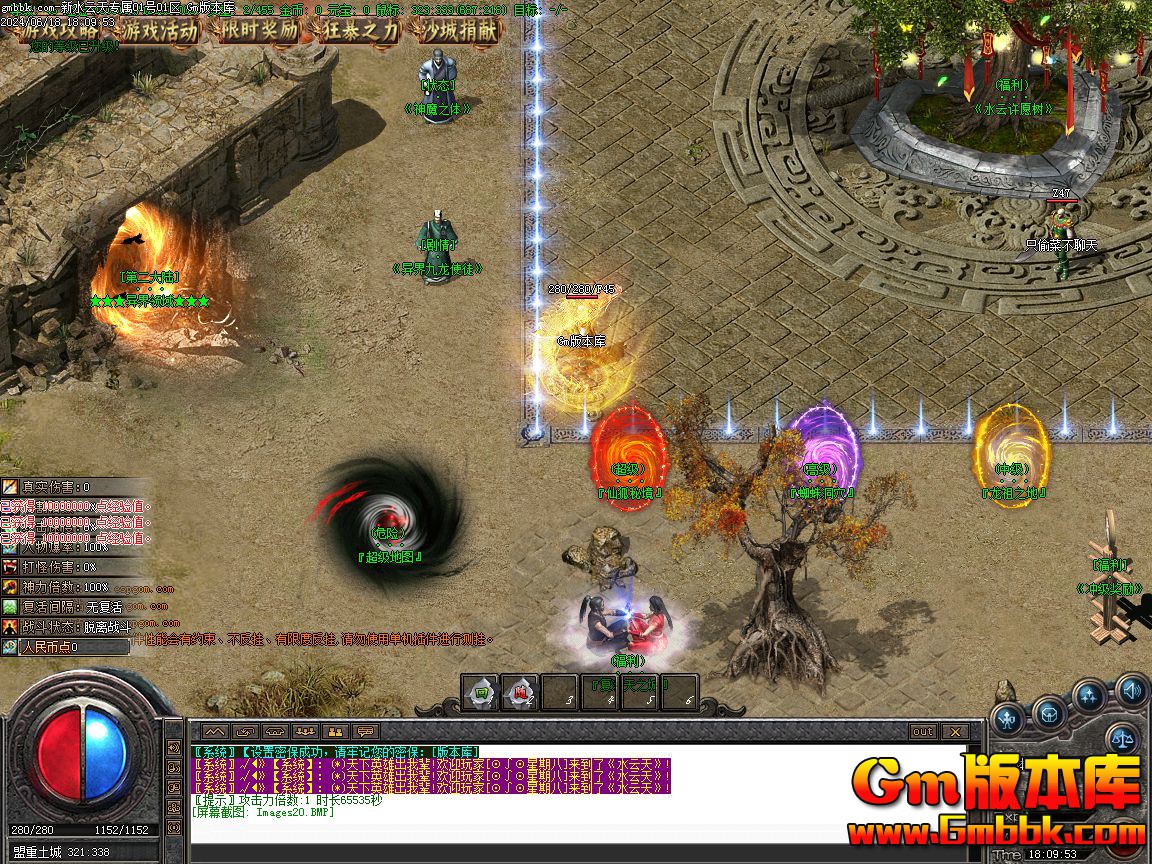This screenshot has width=1152, height=864.
Task: Use the red item in hotbar slot 2
Action: tap(520, 692)
